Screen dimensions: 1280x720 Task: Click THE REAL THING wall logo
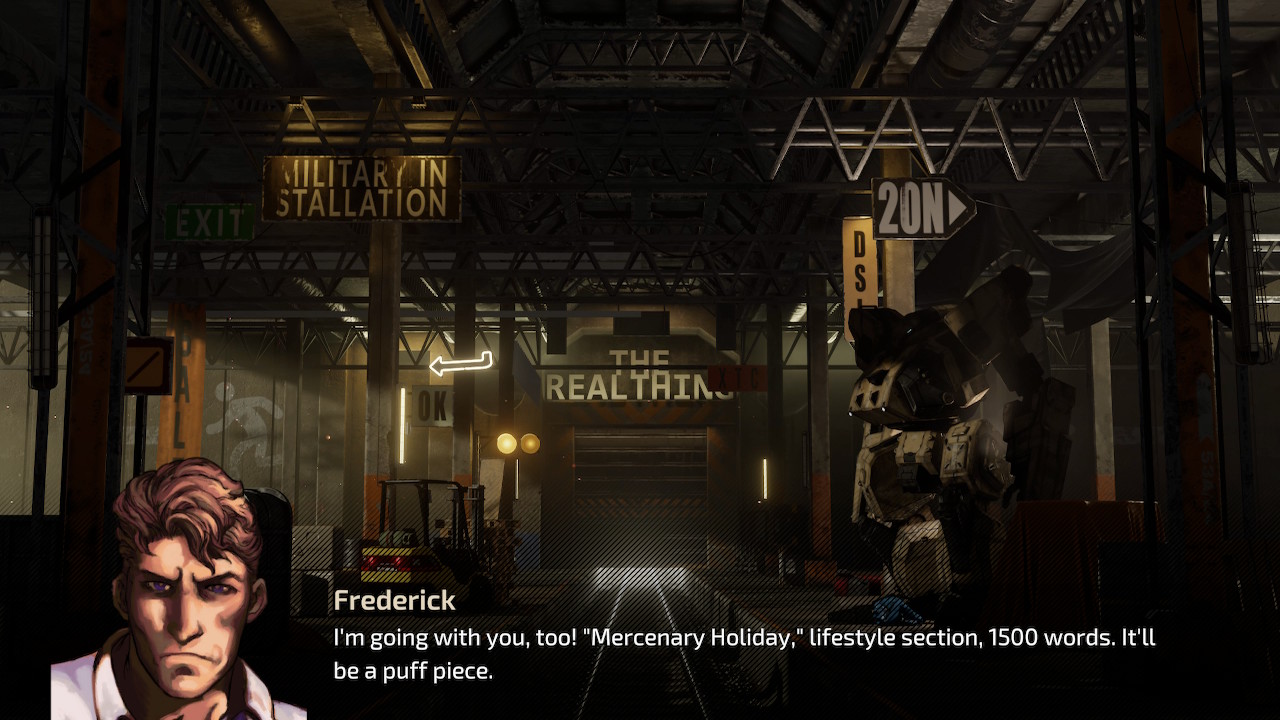(x=642, y=377)
